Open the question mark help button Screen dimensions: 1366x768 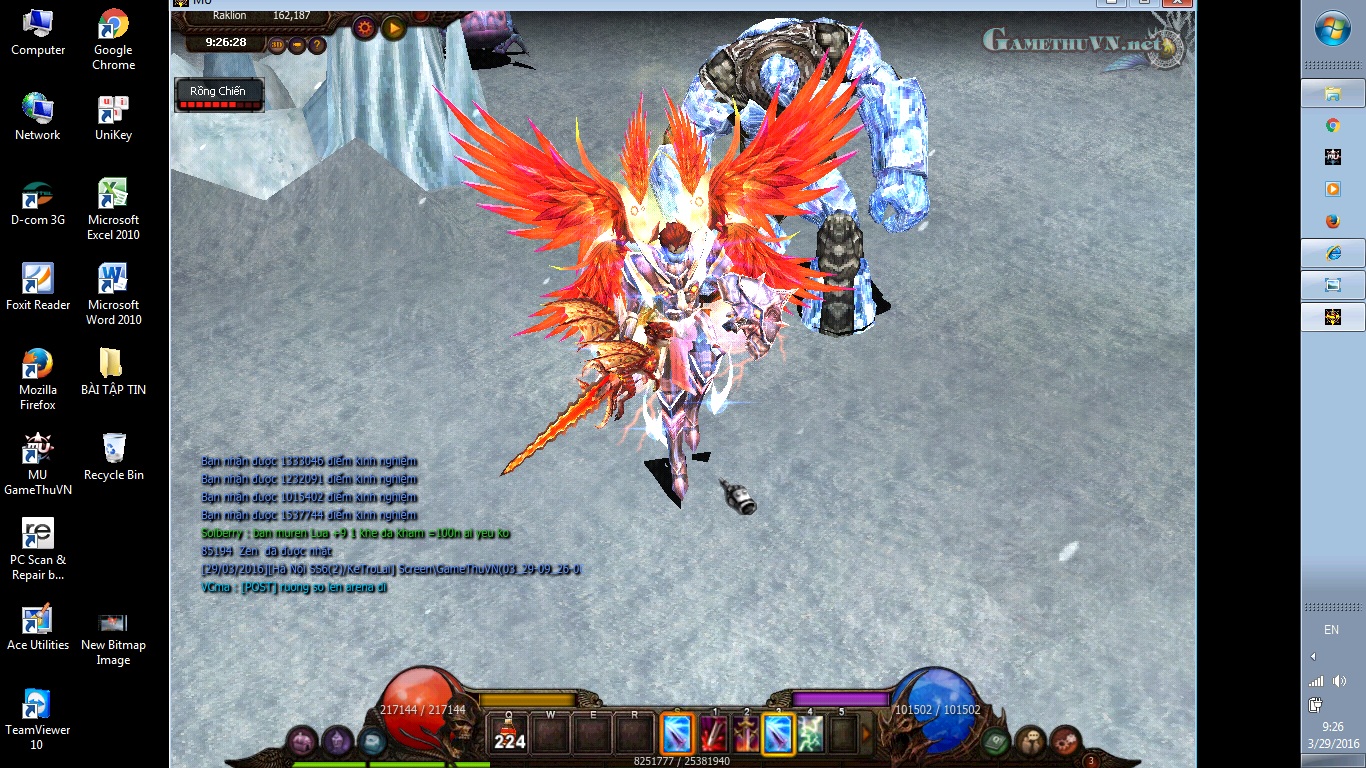tap(317, 45)
